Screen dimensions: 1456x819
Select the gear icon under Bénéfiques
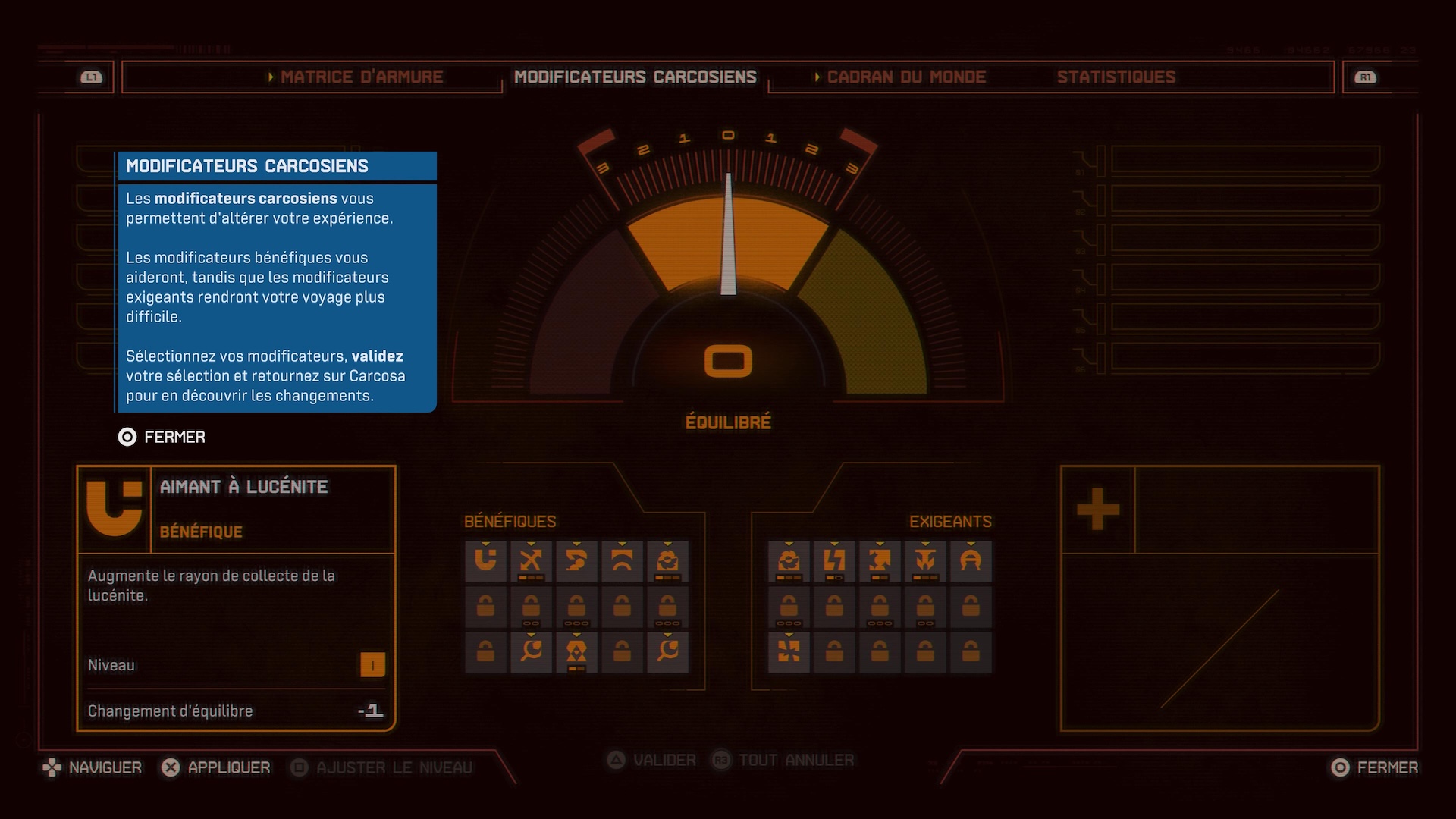point(667,561)
